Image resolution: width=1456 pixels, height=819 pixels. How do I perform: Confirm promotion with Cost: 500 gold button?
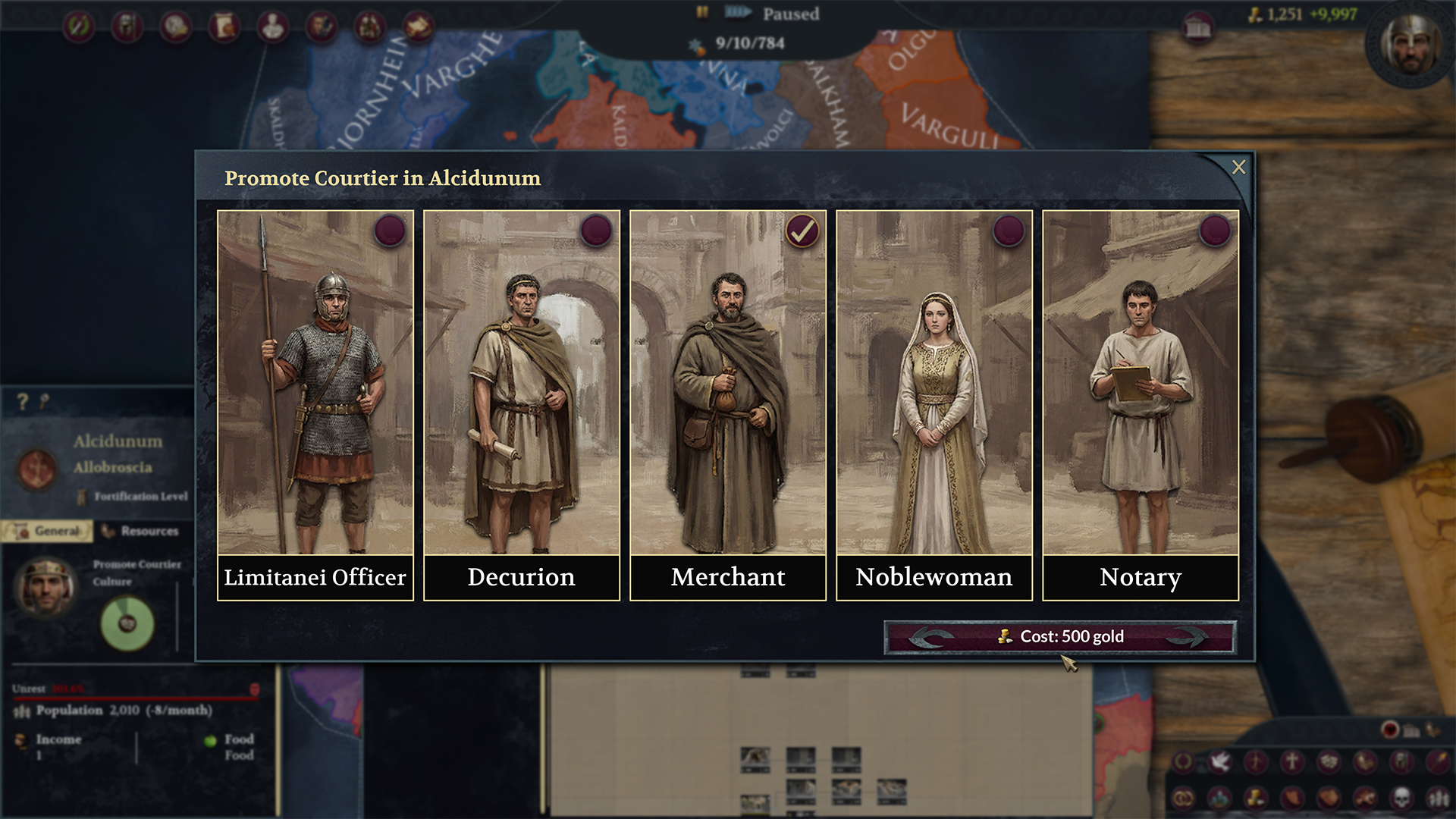[1060, 637]
